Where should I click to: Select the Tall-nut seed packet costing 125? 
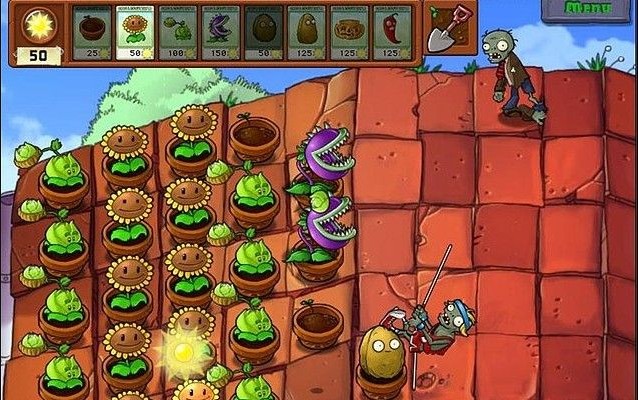click(307, 32)
